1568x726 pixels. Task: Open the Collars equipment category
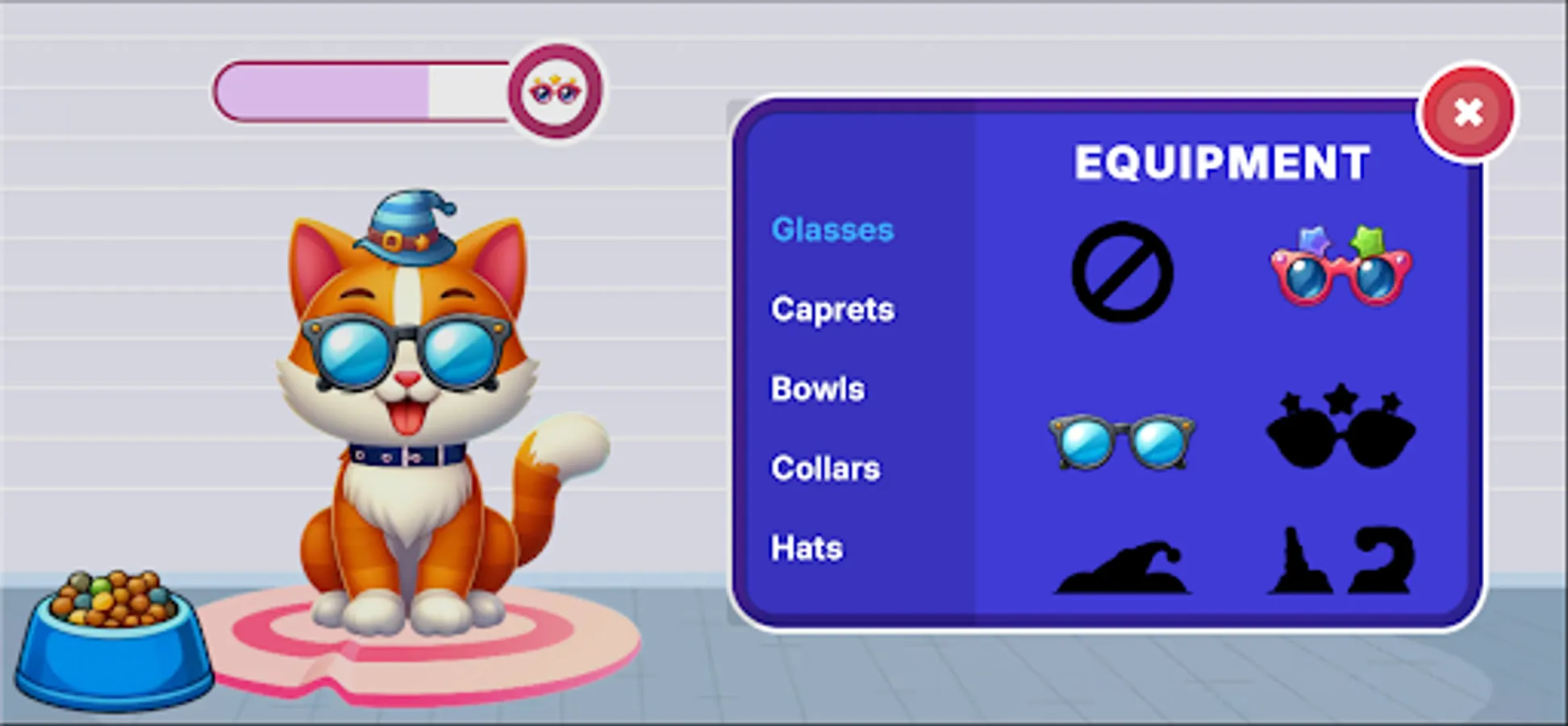(824, 468)
